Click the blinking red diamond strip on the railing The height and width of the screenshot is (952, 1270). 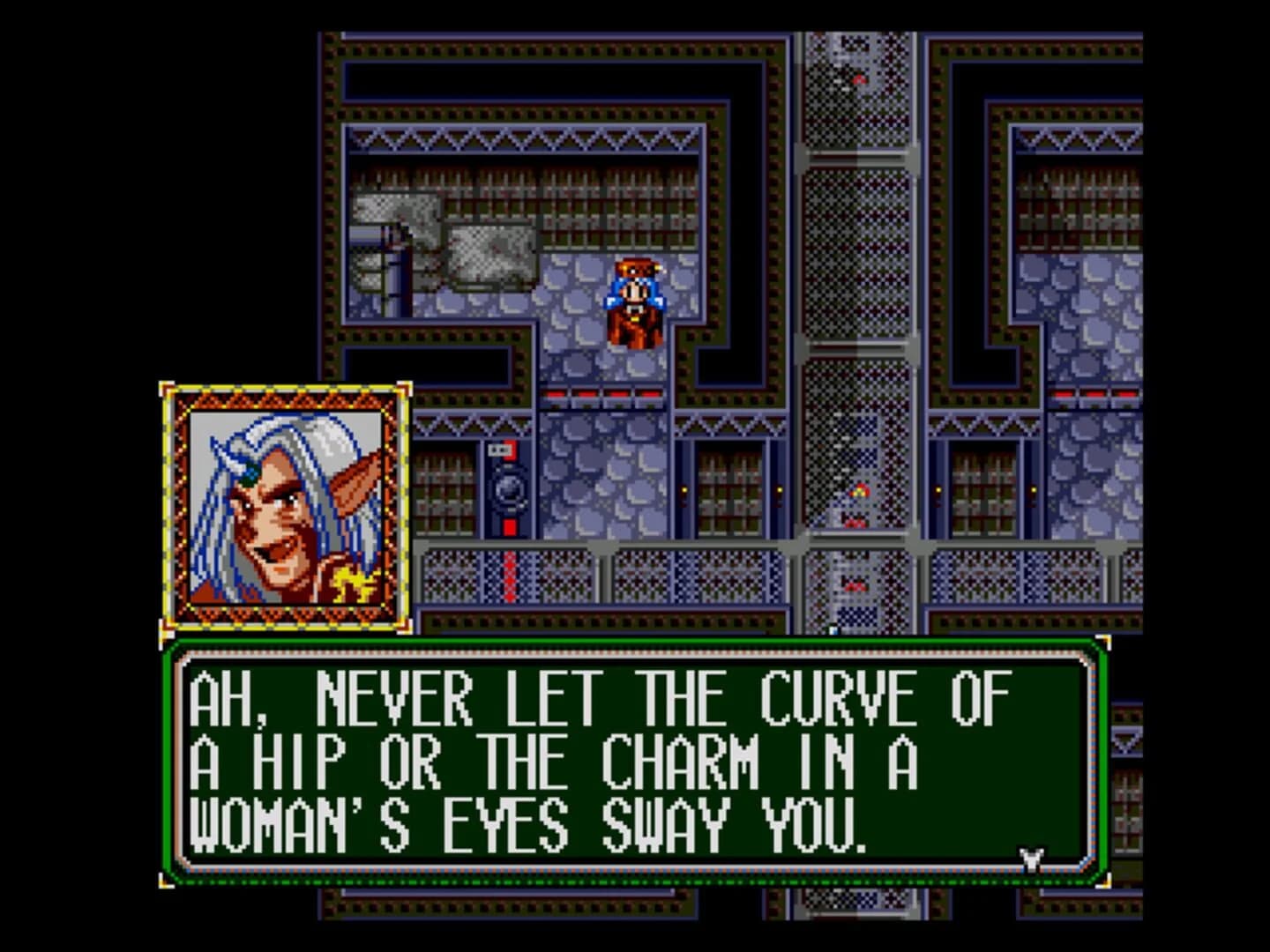click(x=511, y=575)
